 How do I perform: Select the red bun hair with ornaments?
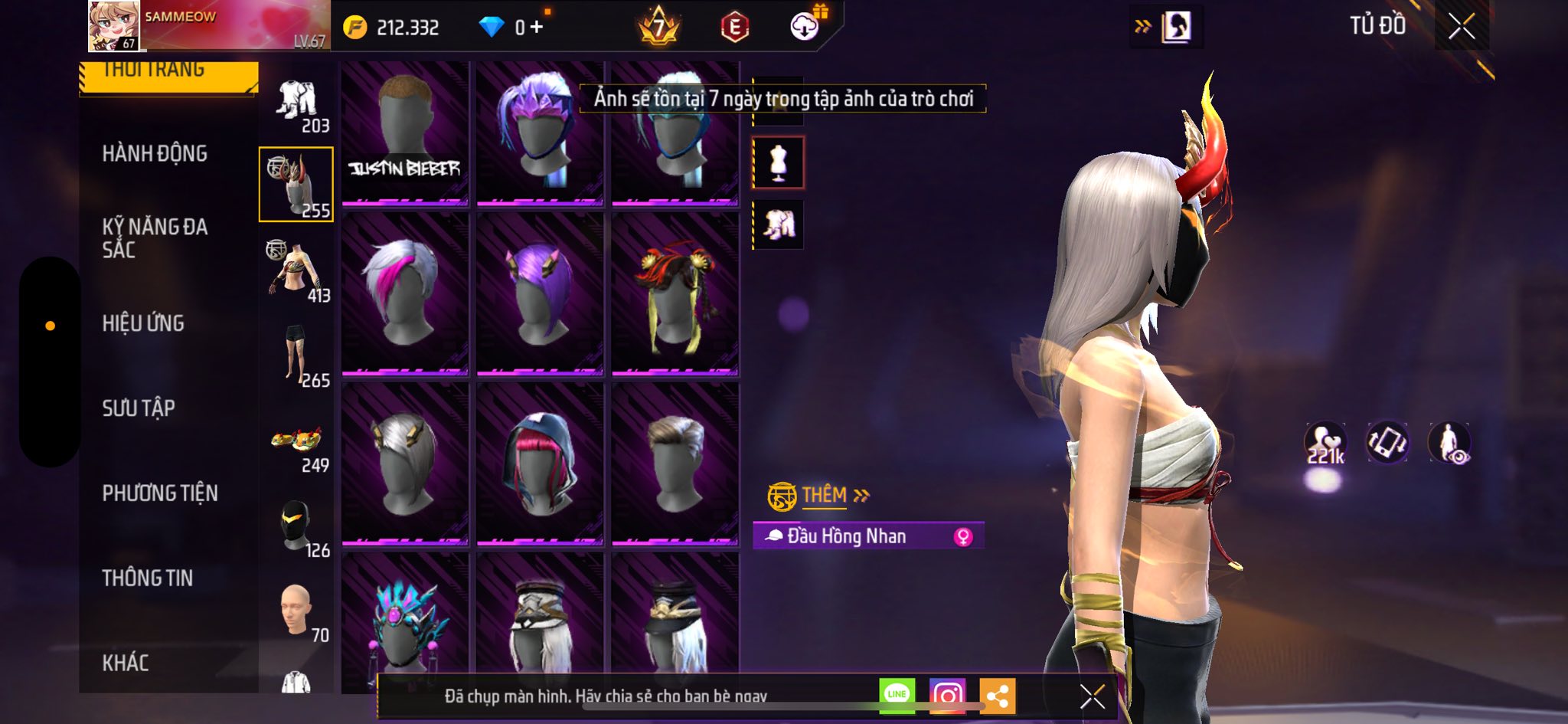click(x=675, y=294)
